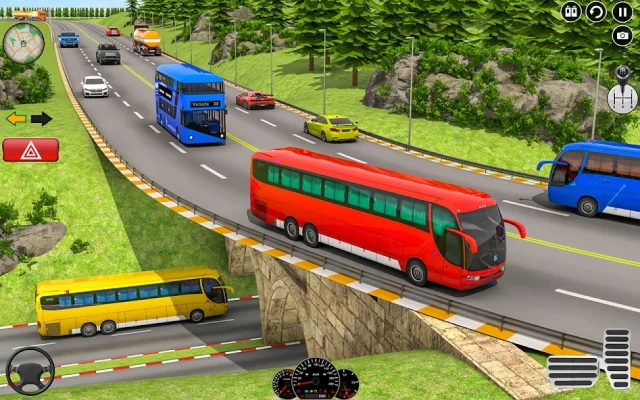Pause the game
Viewport: 640px width, 400px height.
[x=622, y=12]
